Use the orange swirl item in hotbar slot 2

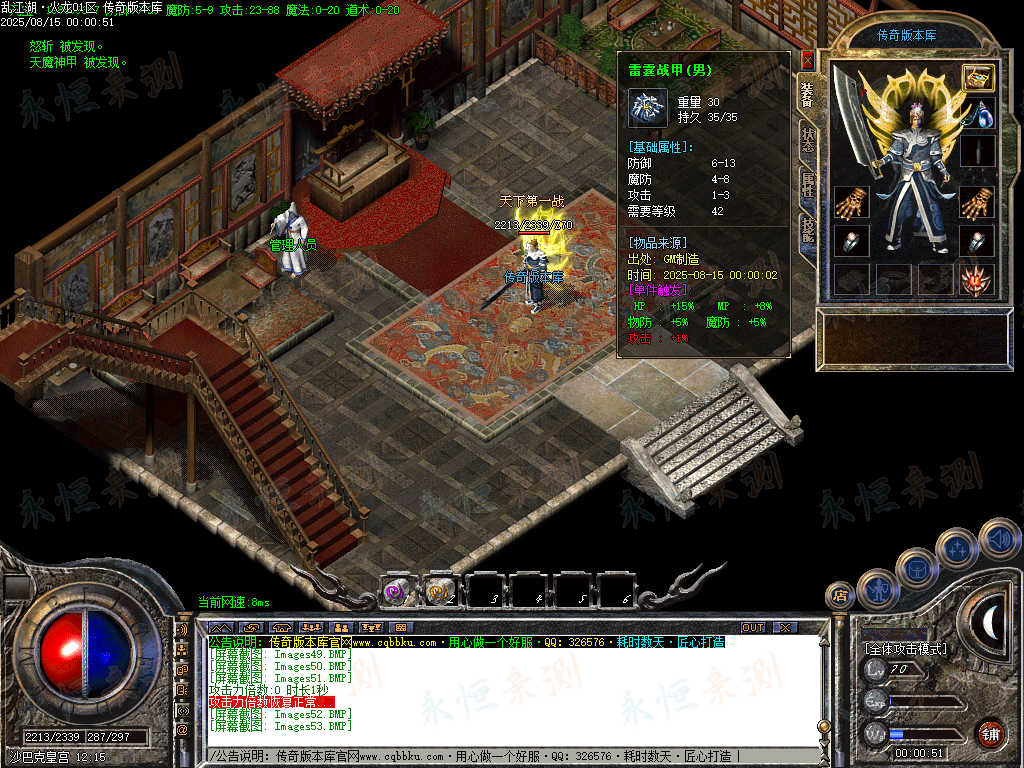(x=439, y=593)
